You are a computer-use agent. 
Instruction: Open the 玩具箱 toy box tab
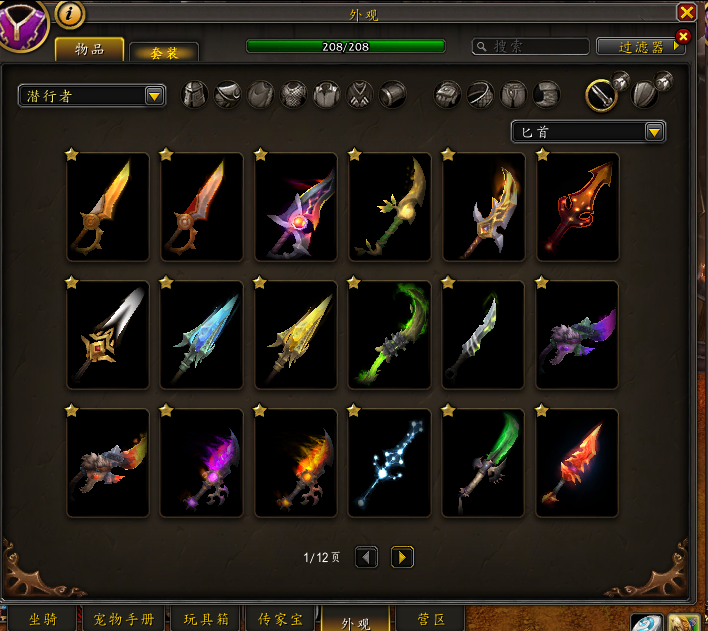tap(206, 619)
